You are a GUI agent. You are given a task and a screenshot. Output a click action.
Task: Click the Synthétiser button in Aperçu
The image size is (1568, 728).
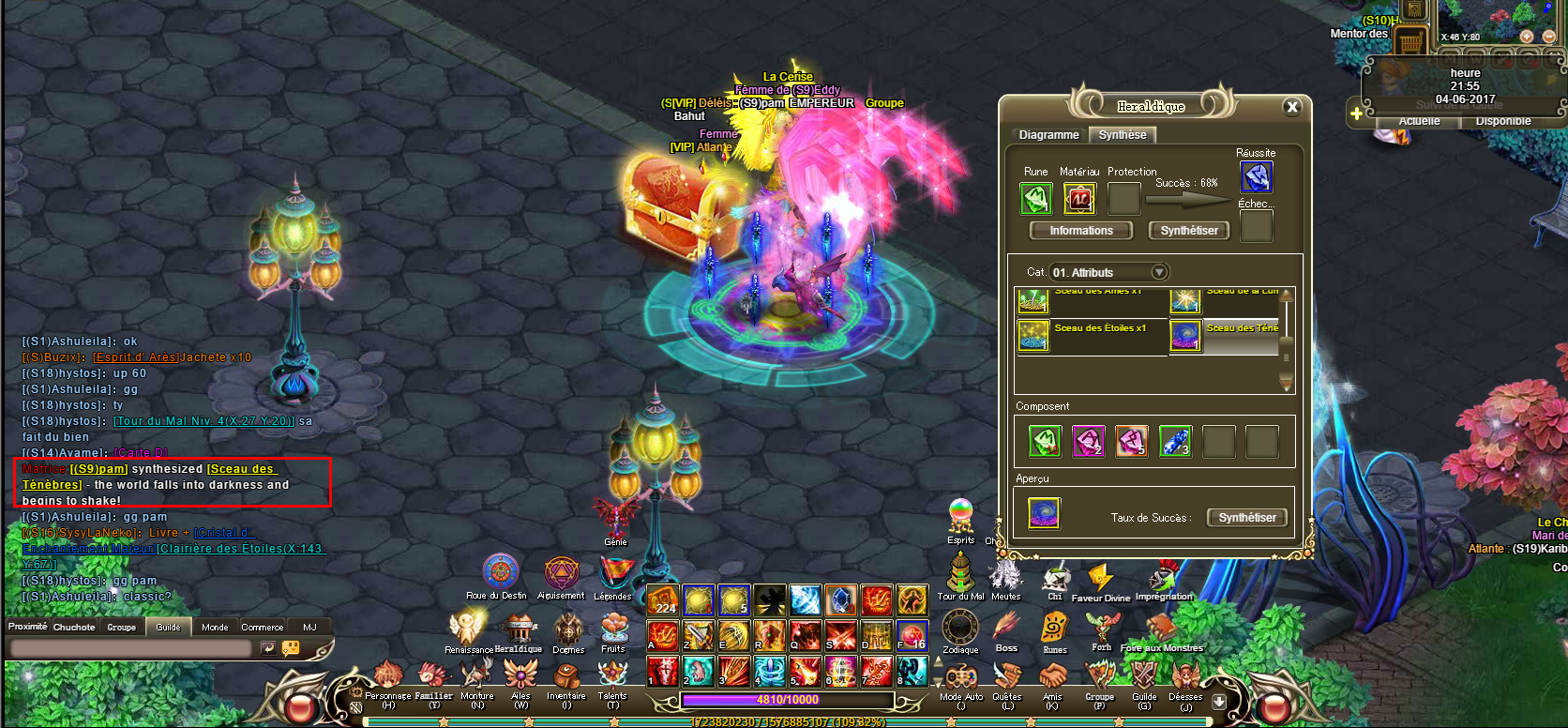coord(1247,518)
